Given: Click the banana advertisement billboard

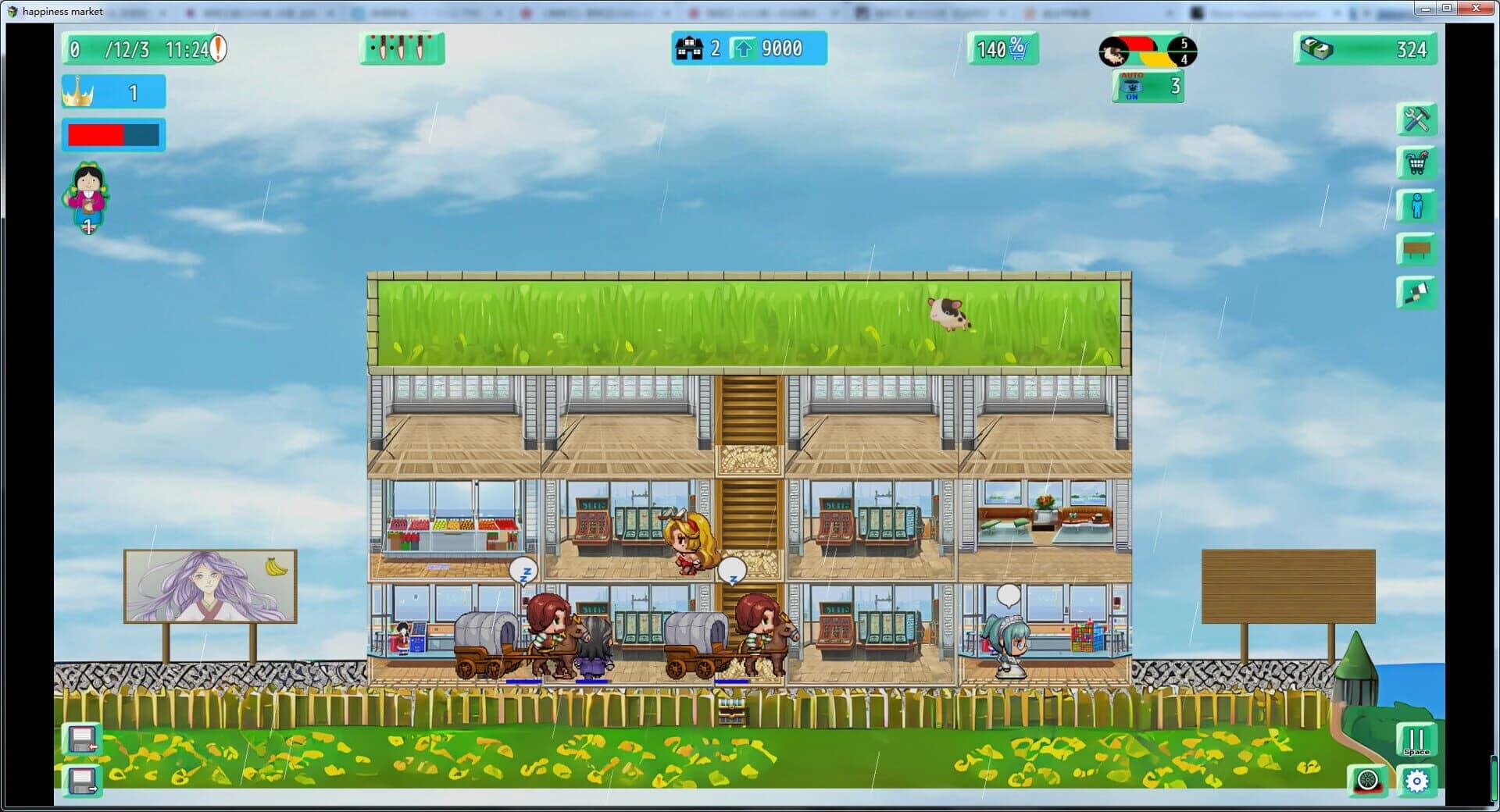Looking at the screenshot, I should click(209, 587).
